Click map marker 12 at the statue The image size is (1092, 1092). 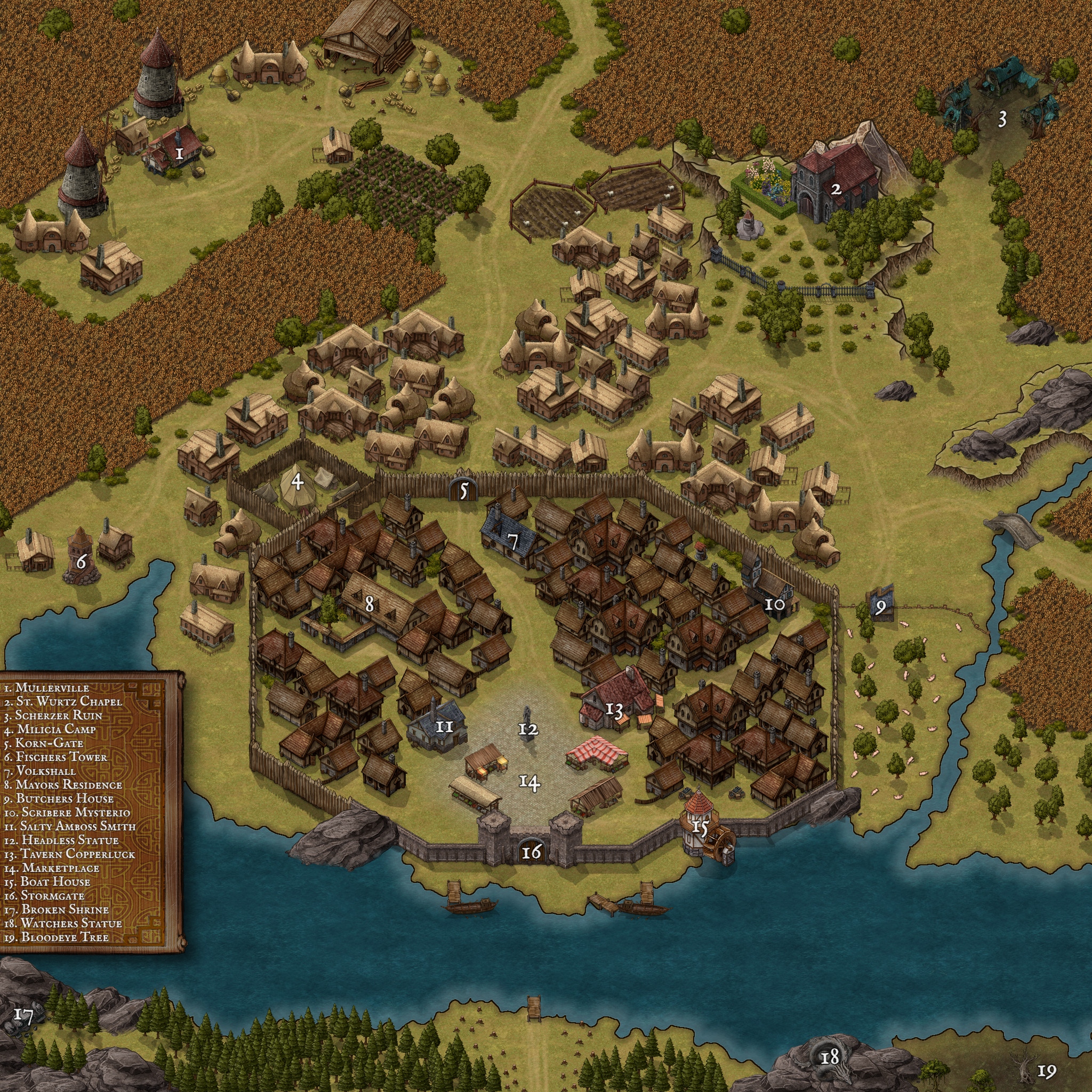[528, 729]
